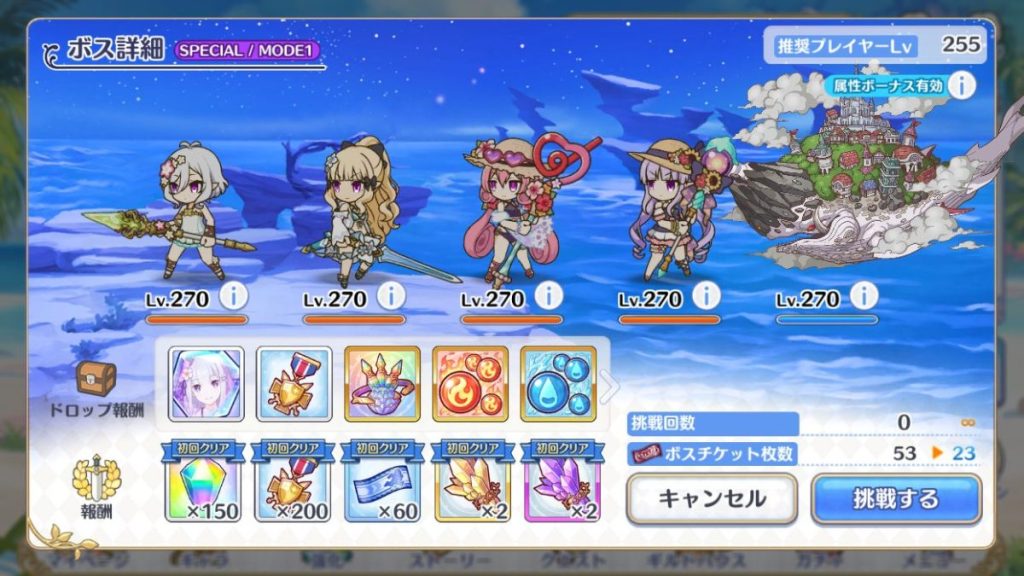The image size is (1024, 576).
Task: Show info for the blonde sword girl
Action: point(391,296)
